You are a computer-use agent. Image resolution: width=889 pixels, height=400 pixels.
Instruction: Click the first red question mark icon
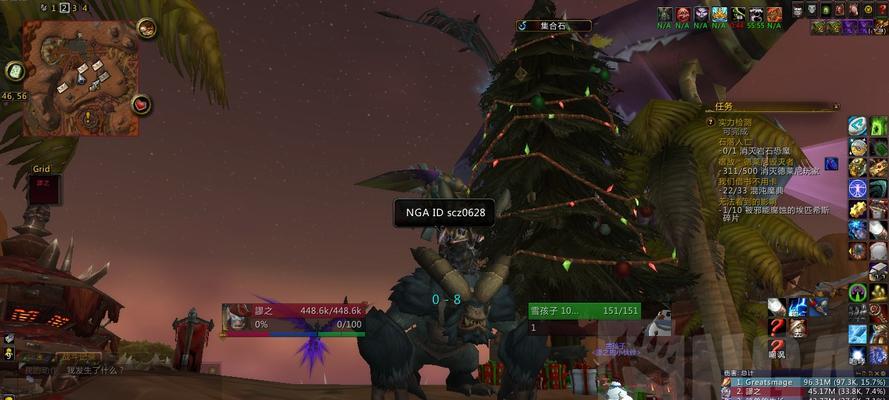tap(776, 328)
